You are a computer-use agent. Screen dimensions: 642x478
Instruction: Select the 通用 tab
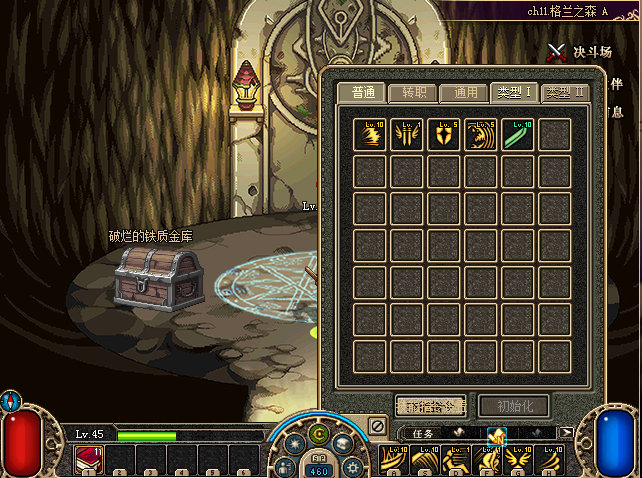tap(464, 93)
